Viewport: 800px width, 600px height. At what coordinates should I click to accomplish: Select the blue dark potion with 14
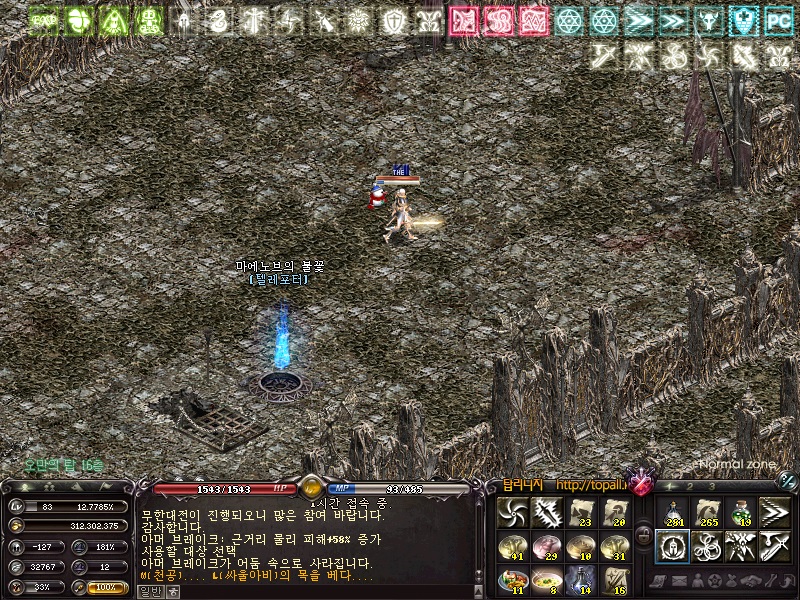pos(581,579)
